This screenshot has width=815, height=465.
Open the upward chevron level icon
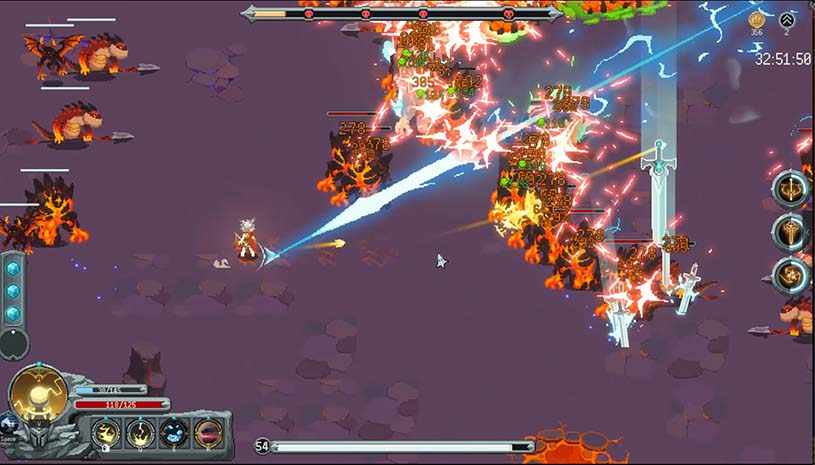(788, 19)
